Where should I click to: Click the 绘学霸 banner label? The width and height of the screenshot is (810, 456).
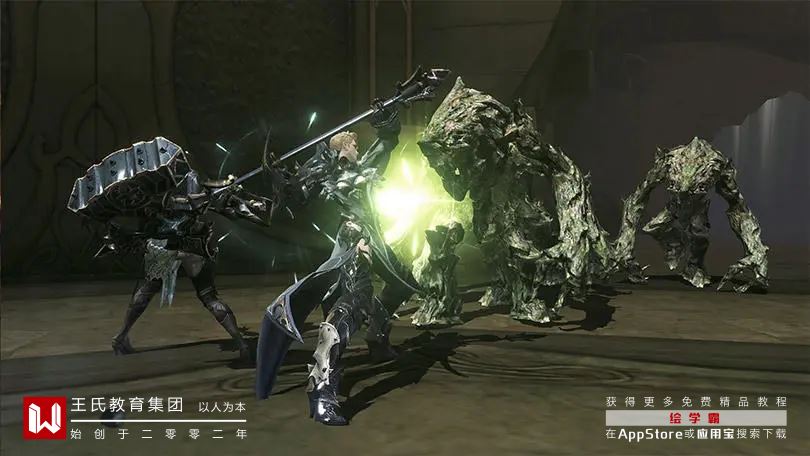click(695, 418)
